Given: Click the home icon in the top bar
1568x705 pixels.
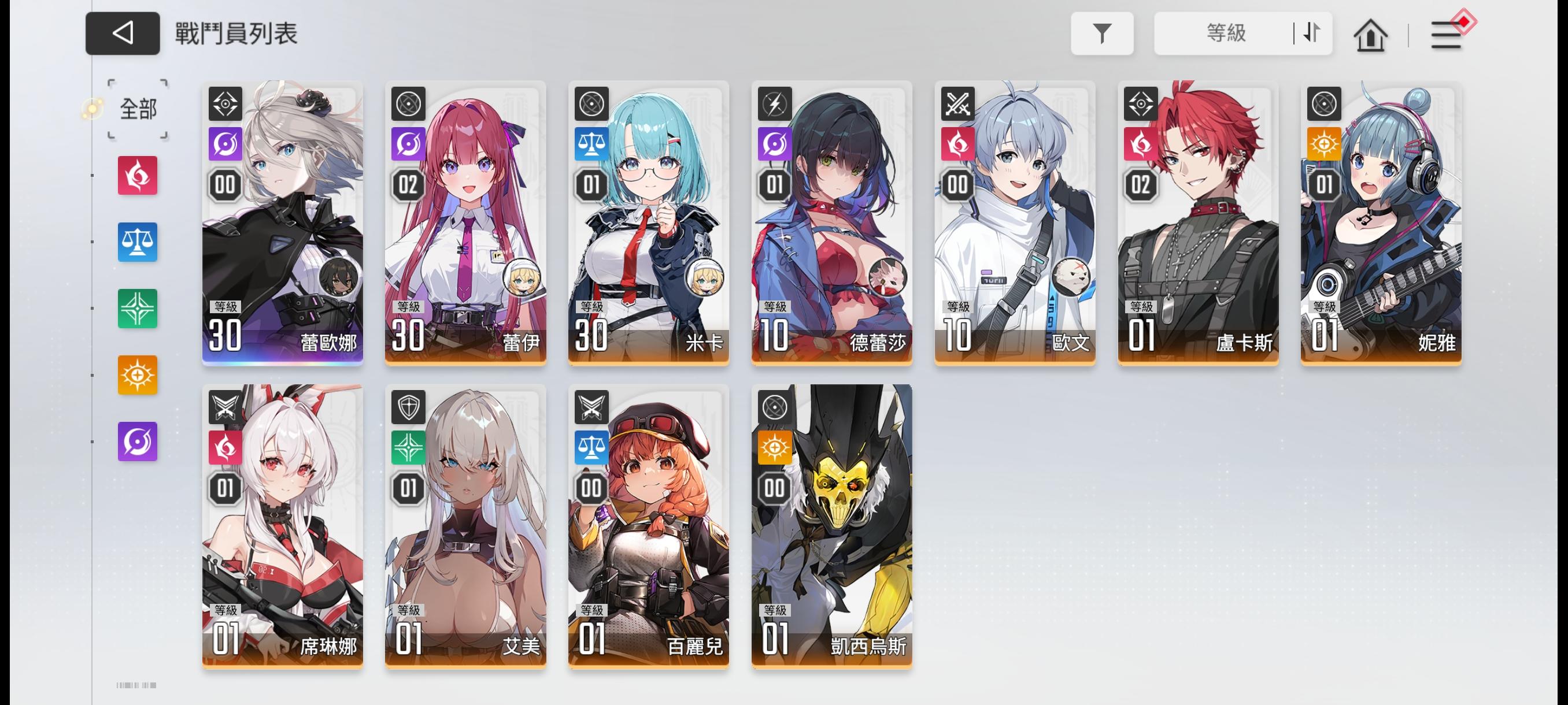Looking at the screenshot, I should (1370, 35).
